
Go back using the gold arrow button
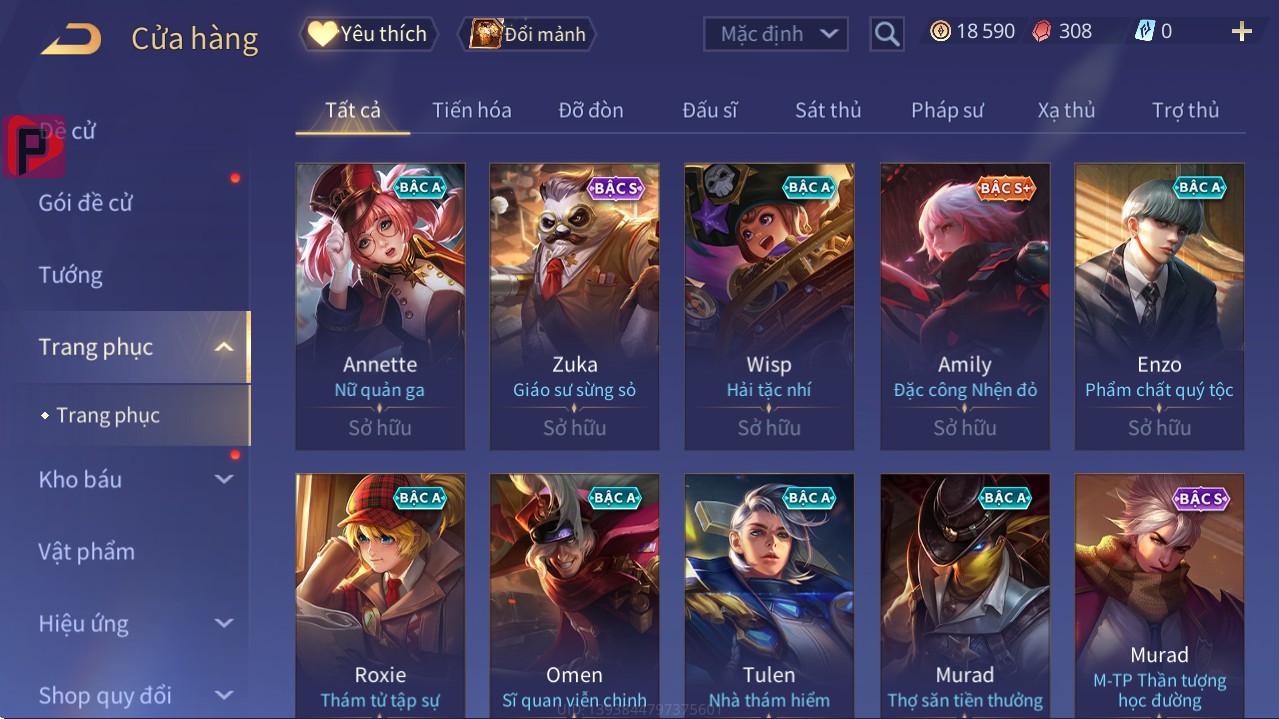click(x=71, y=40)
